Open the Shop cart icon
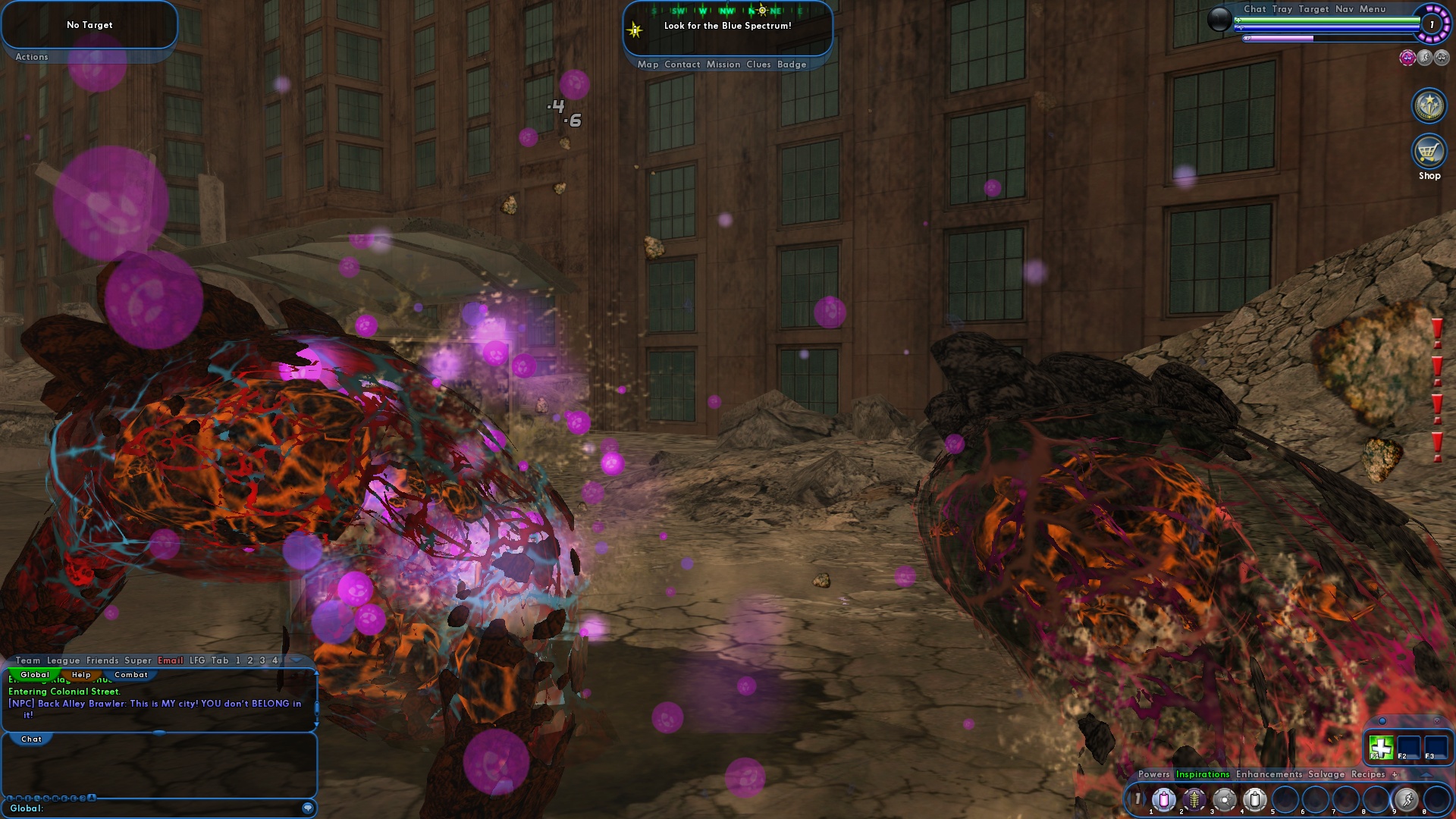The height and width of the screenshot is (819, 1456). tap(1429, 151)
